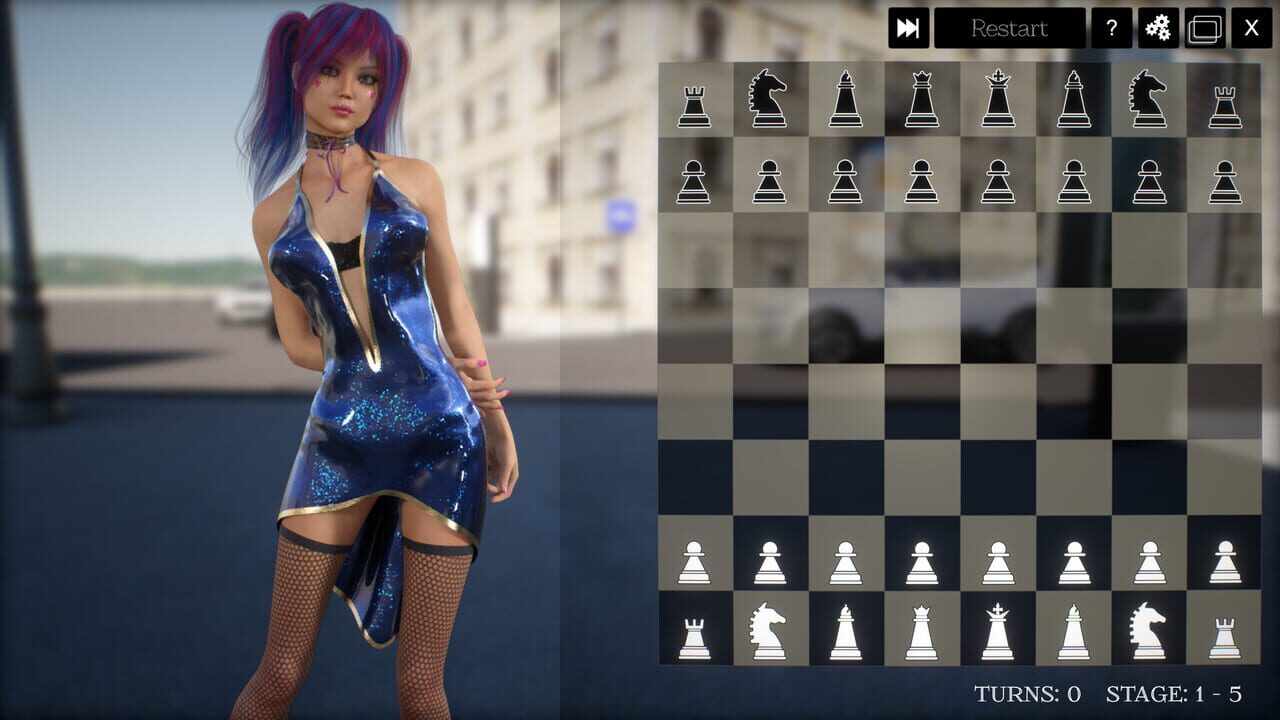Open settings via the gear icon
Image resolution: width=1280 pixels, height=720 pixels.
tap(1157, 28)
